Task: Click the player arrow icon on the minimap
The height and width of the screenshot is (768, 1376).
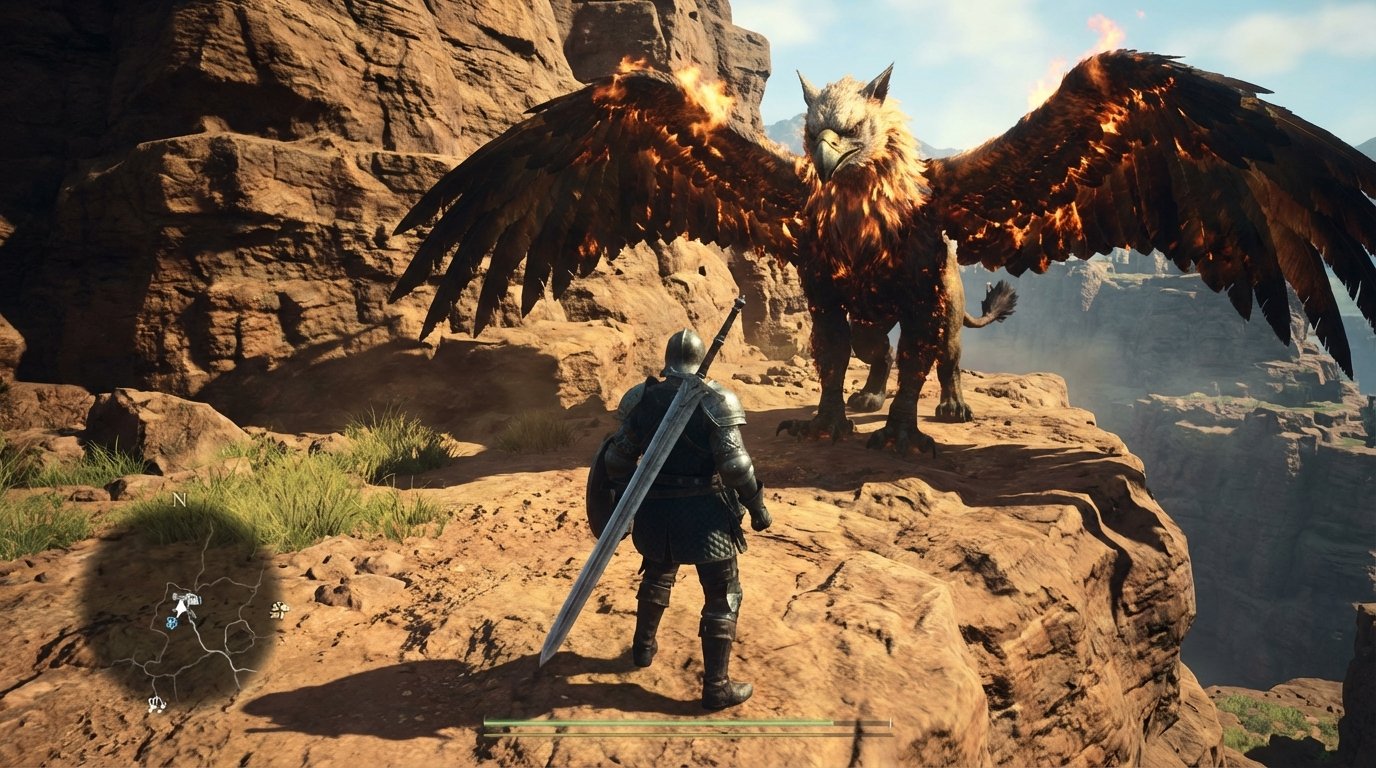Action: coord(182,609)
